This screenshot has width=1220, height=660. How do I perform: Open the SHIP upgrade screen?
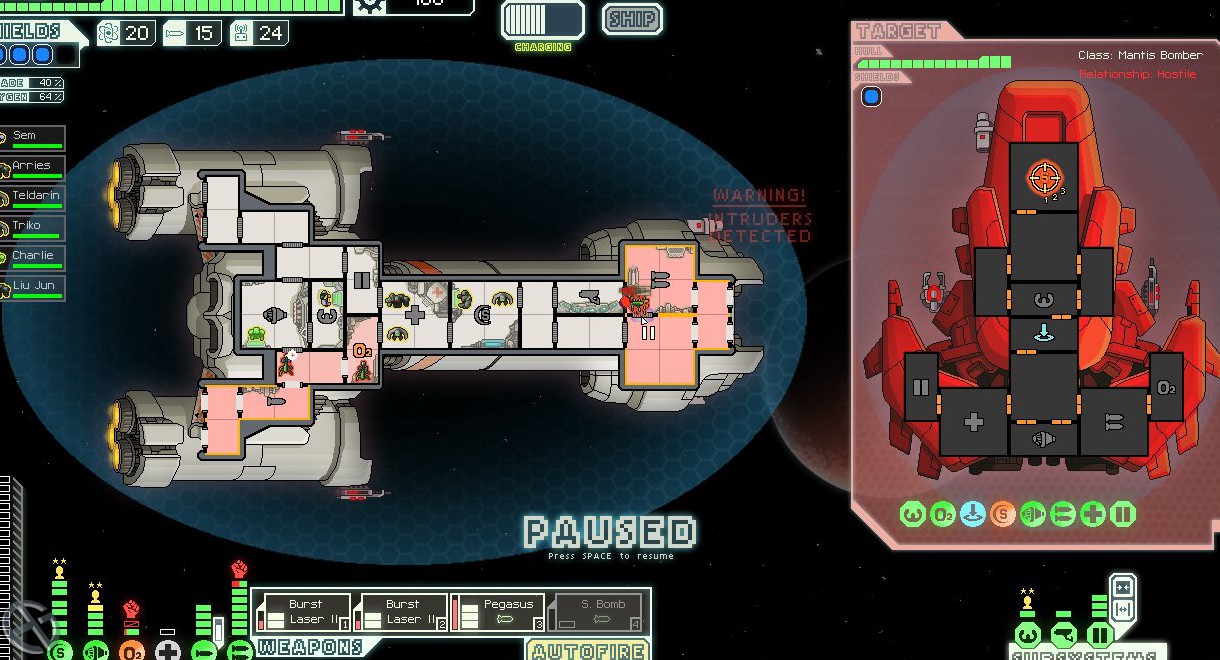[x=632, y=19]
